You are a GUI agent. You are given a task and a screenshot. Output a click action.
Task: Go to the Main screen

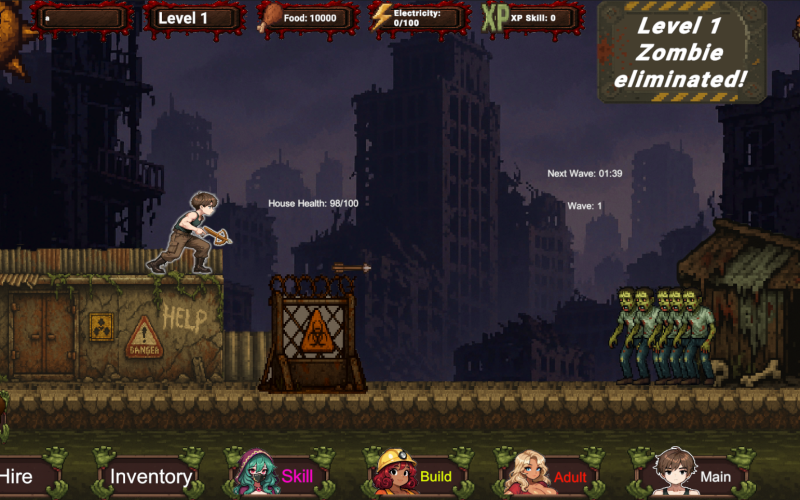click(x=698, y=476)
